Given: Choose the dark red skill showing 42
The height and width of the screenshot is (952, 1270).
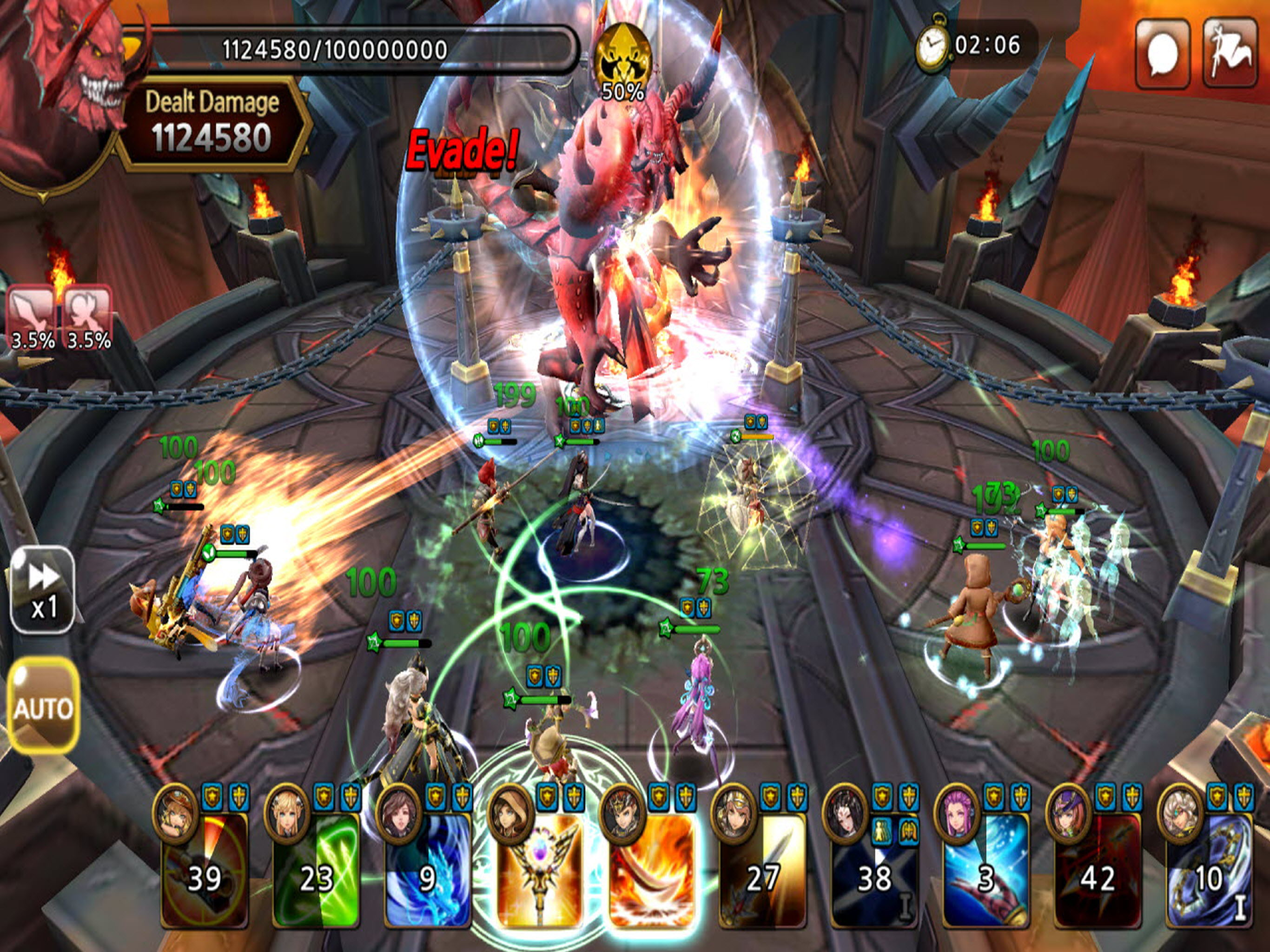Looking at the screenshot, I should coord(1097,870).
